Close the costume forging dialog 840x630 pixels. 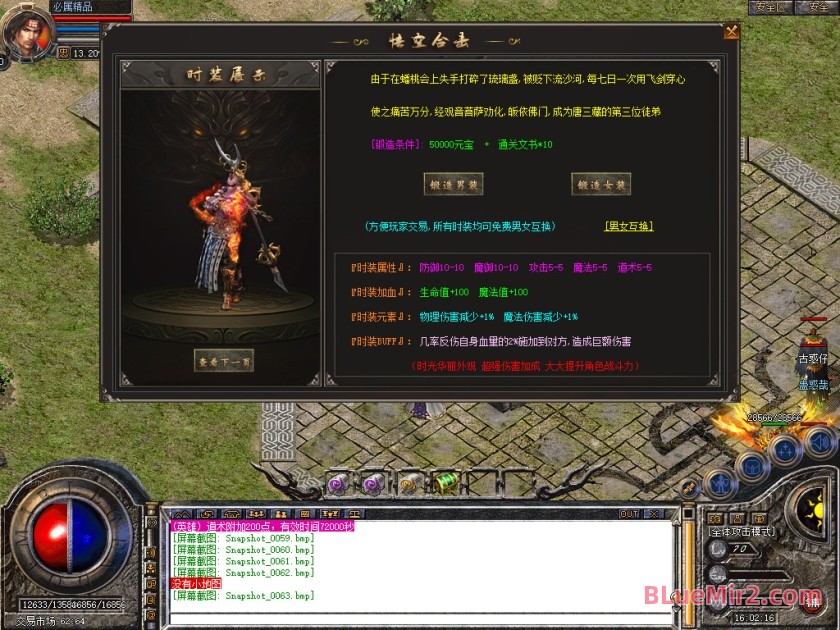tap(731, 31)
